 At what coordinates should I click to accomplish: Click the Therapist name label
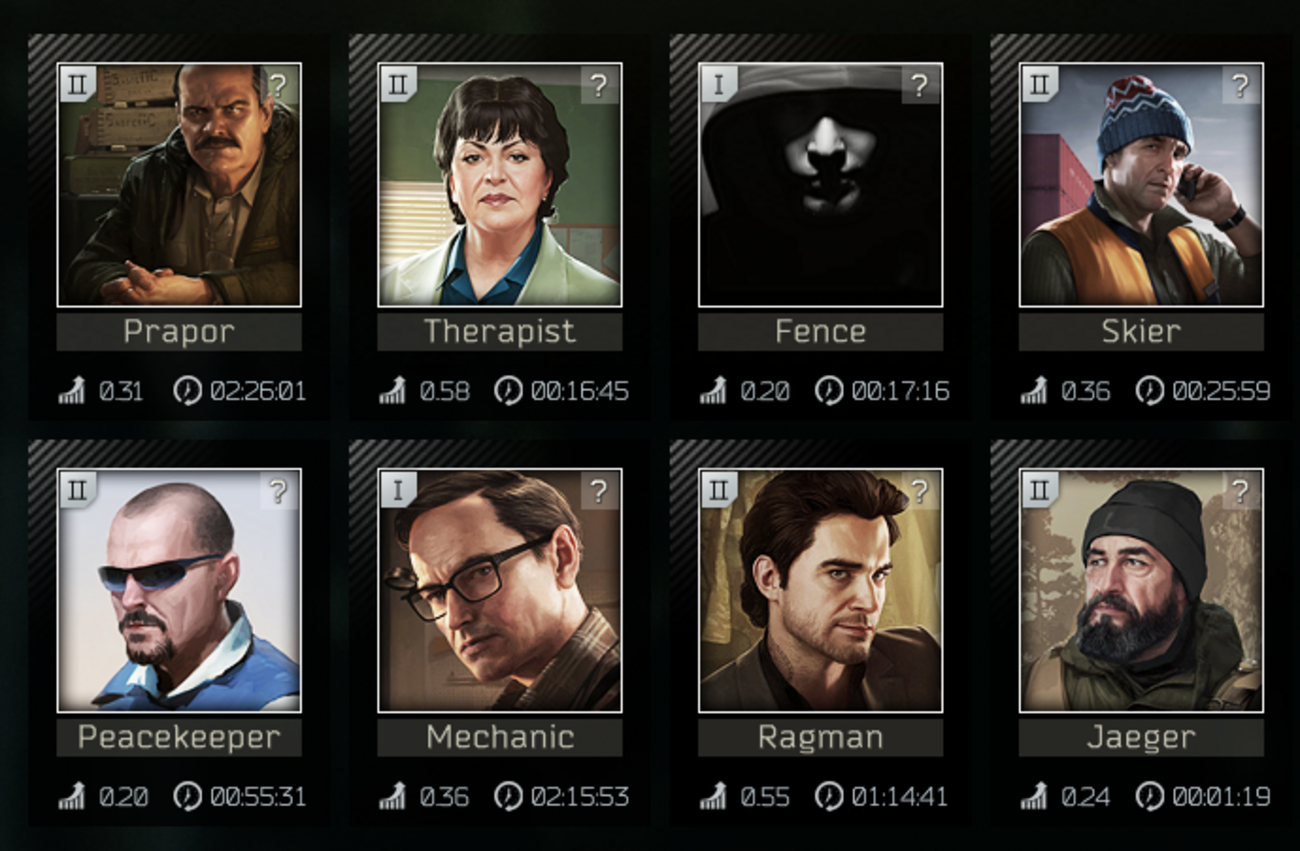coord(499,332)
